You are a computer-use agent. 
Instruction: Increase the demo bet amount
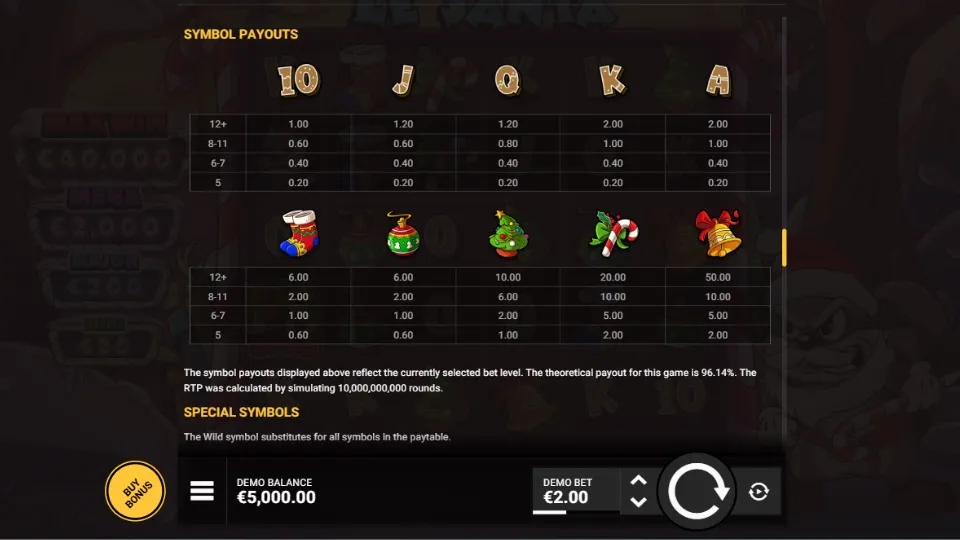(639, 481)
